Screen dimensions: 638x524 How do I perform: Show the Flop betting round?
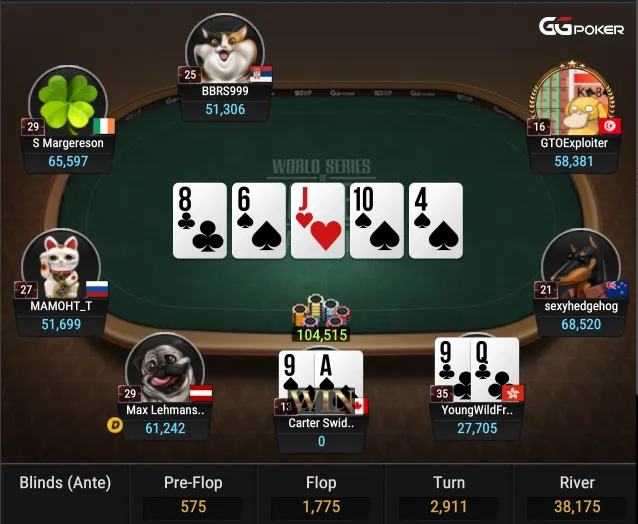pos(321,493)
